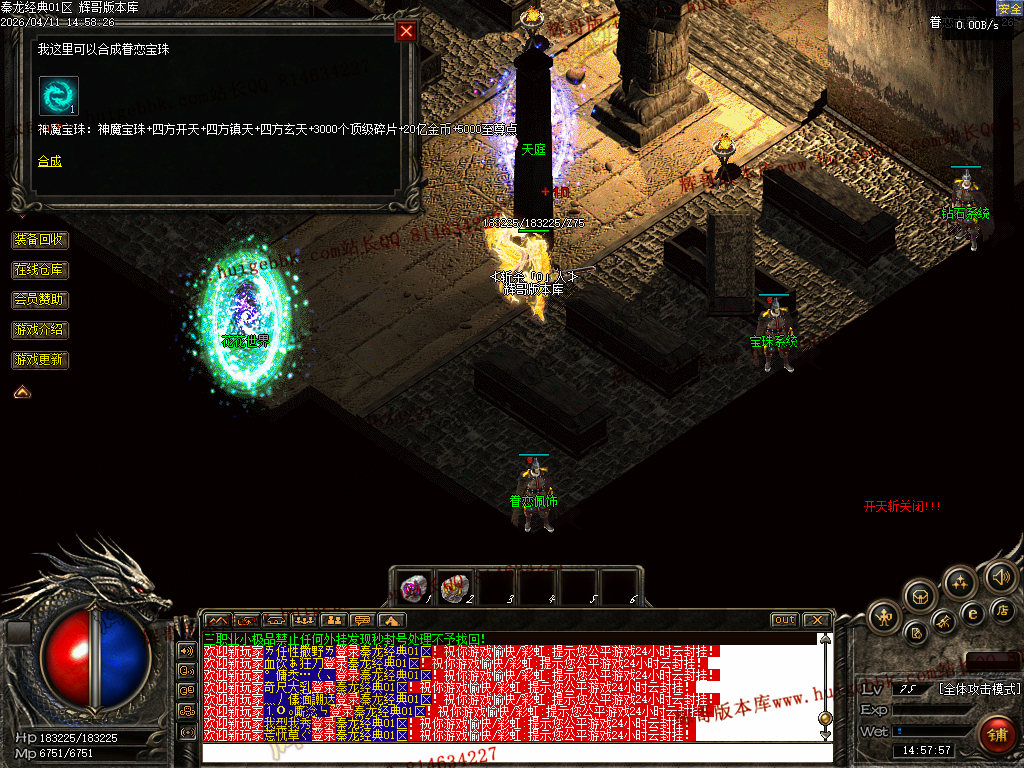1024x768 pixels.
Task: Close the chat window with its X
Action: pyautogui.click(x=816, y=620)
